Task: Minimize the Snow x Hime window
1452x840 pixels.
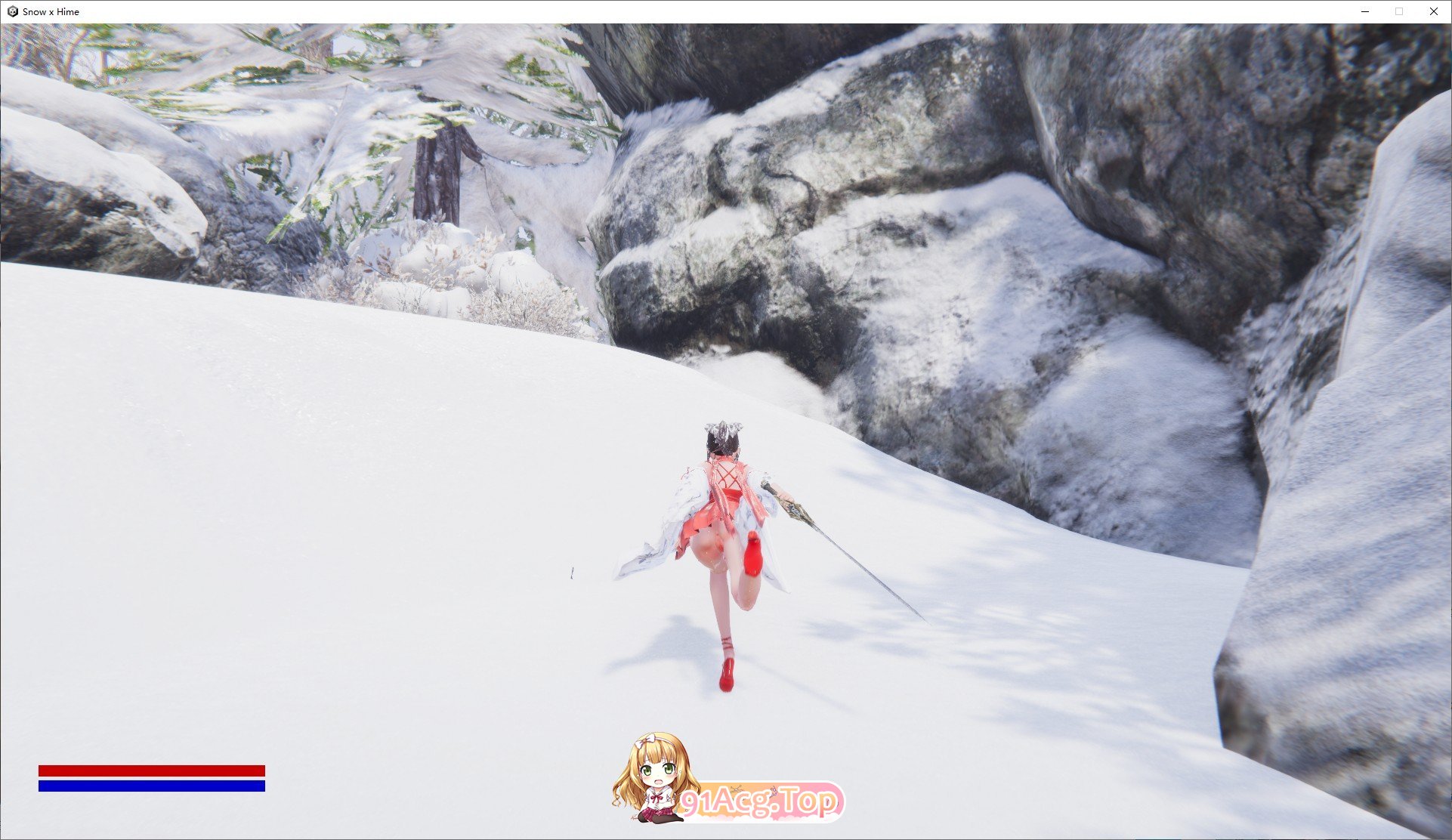Action: (1364, 11)
